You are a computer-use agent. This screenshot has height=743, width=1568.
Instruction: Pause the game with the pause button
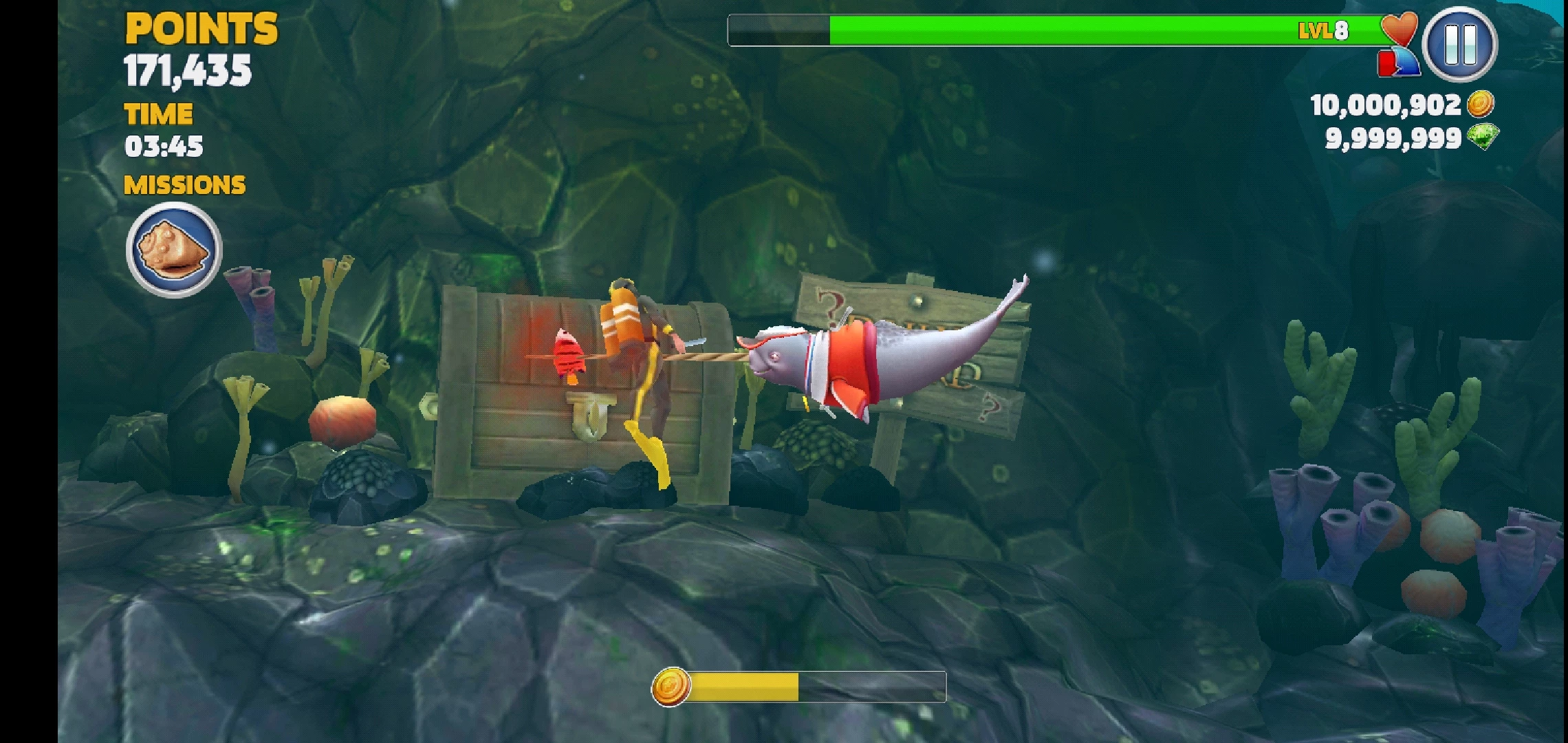[x=1459, y=45]
